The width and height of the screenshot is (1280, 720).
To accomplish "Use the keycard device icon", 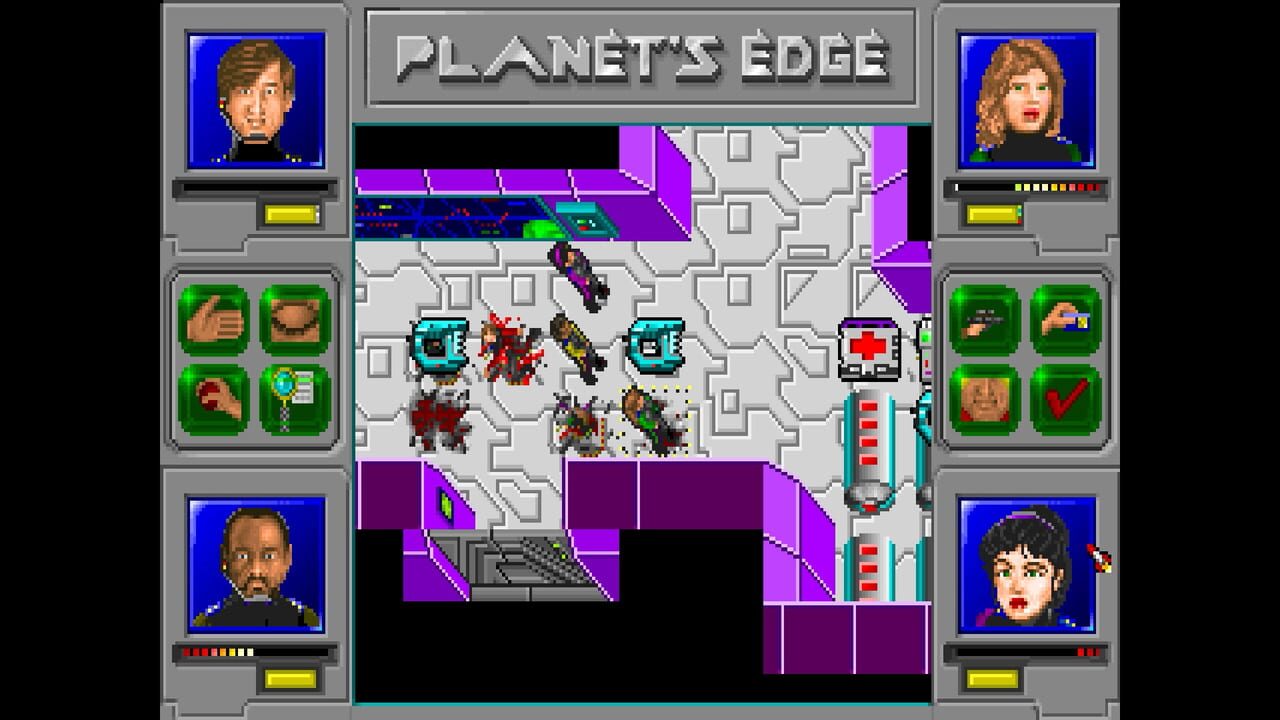I will tap(1063, 318).
